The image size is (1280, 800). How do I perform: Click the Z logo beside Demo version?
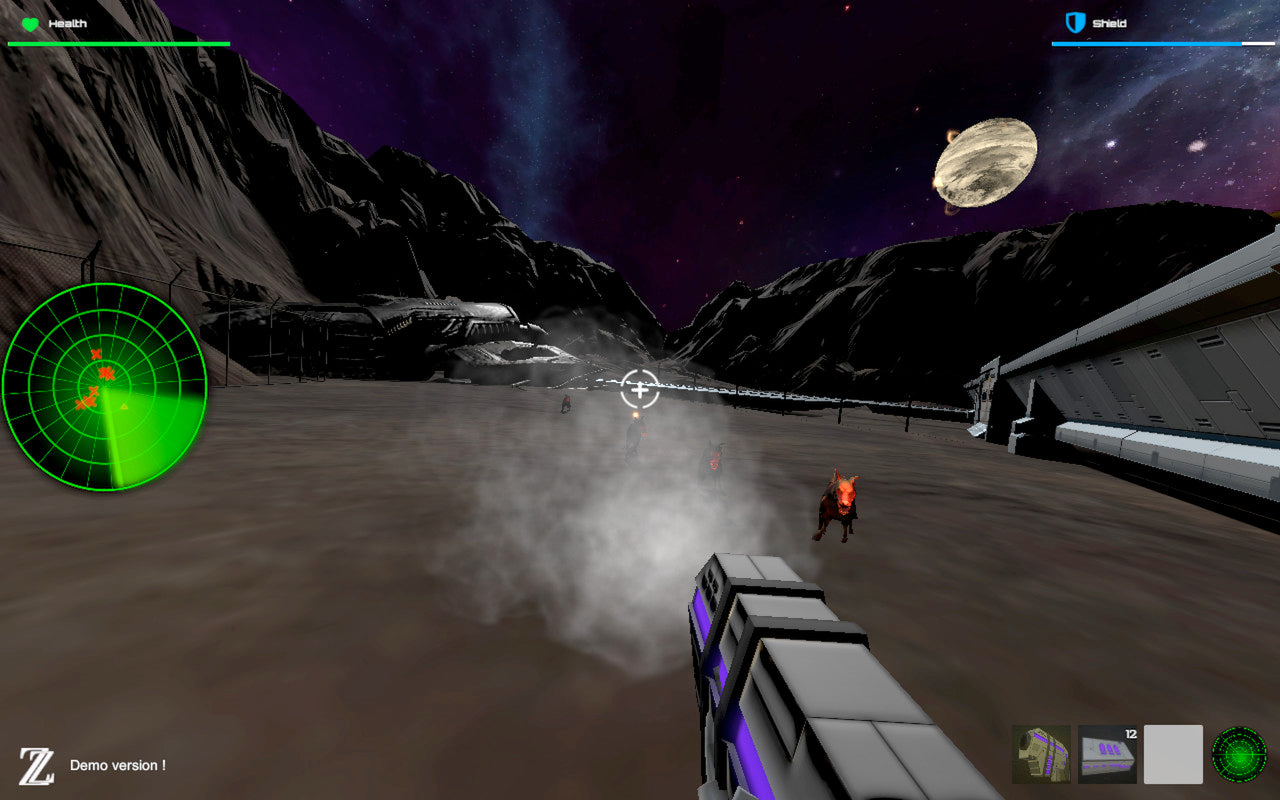pos(37,766)
